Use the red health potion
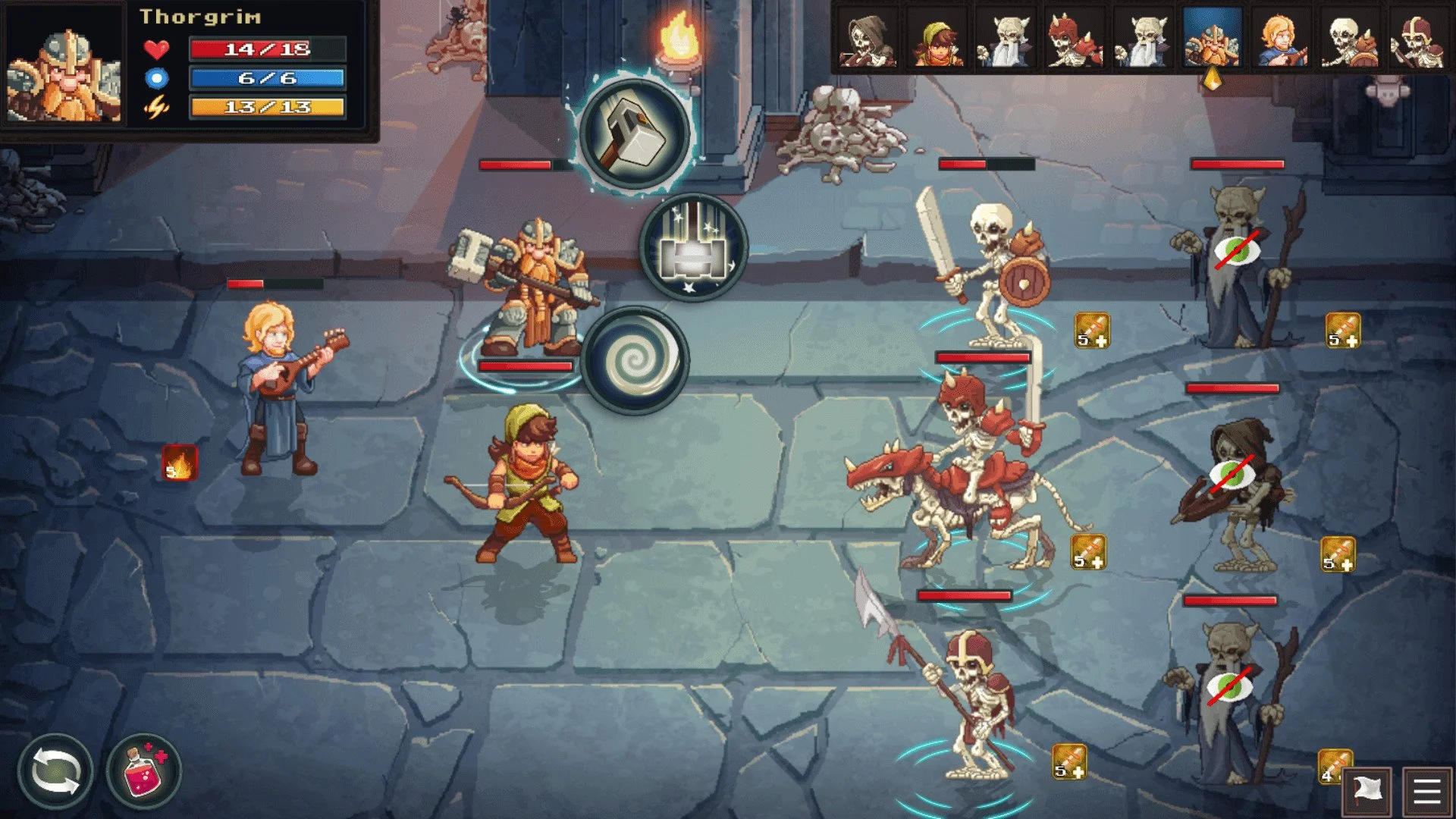1456x819 pixels. pyautogui.click(x=144, y=770)
